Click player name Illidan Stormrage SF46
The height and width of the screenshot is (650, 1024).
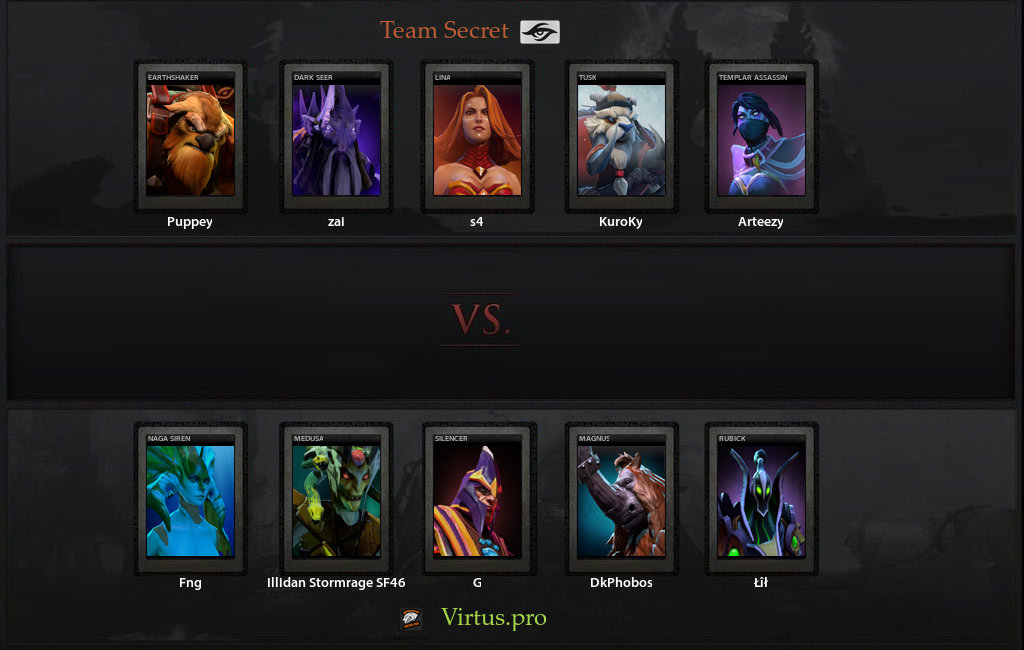coord(336,583)
